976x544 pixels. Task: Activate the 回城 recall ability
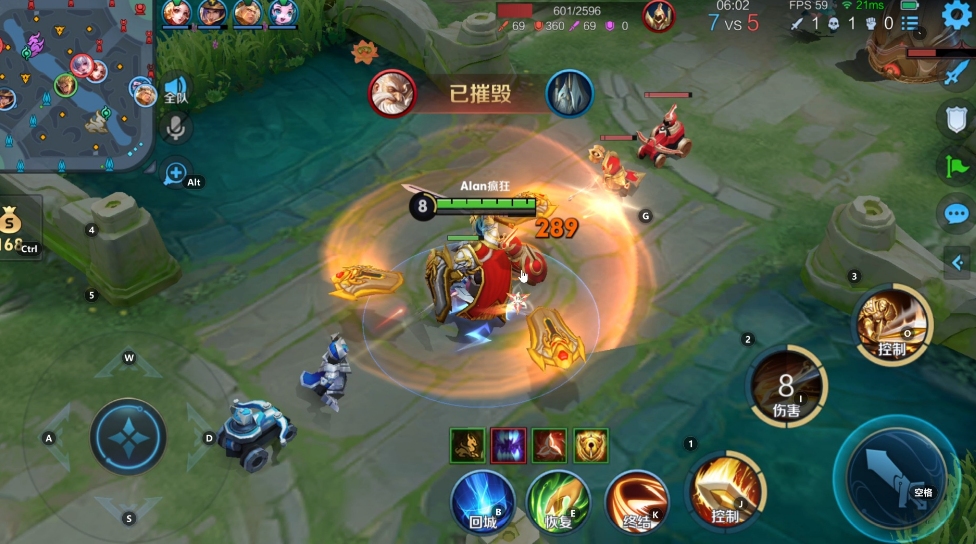[x=483, y=501]
